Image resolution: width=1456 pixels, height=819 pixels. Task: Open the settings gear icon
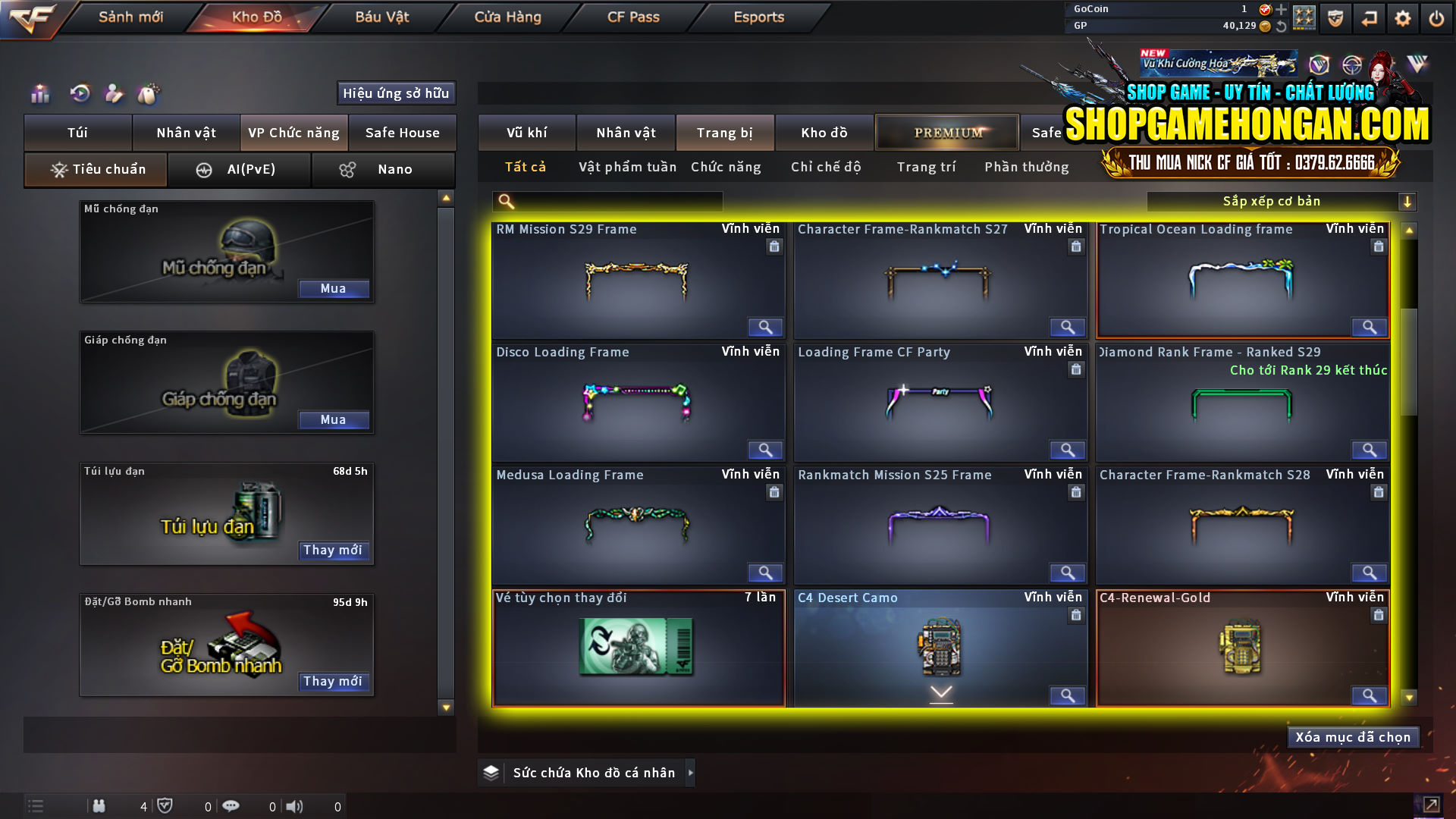(x=1403, y=18)
